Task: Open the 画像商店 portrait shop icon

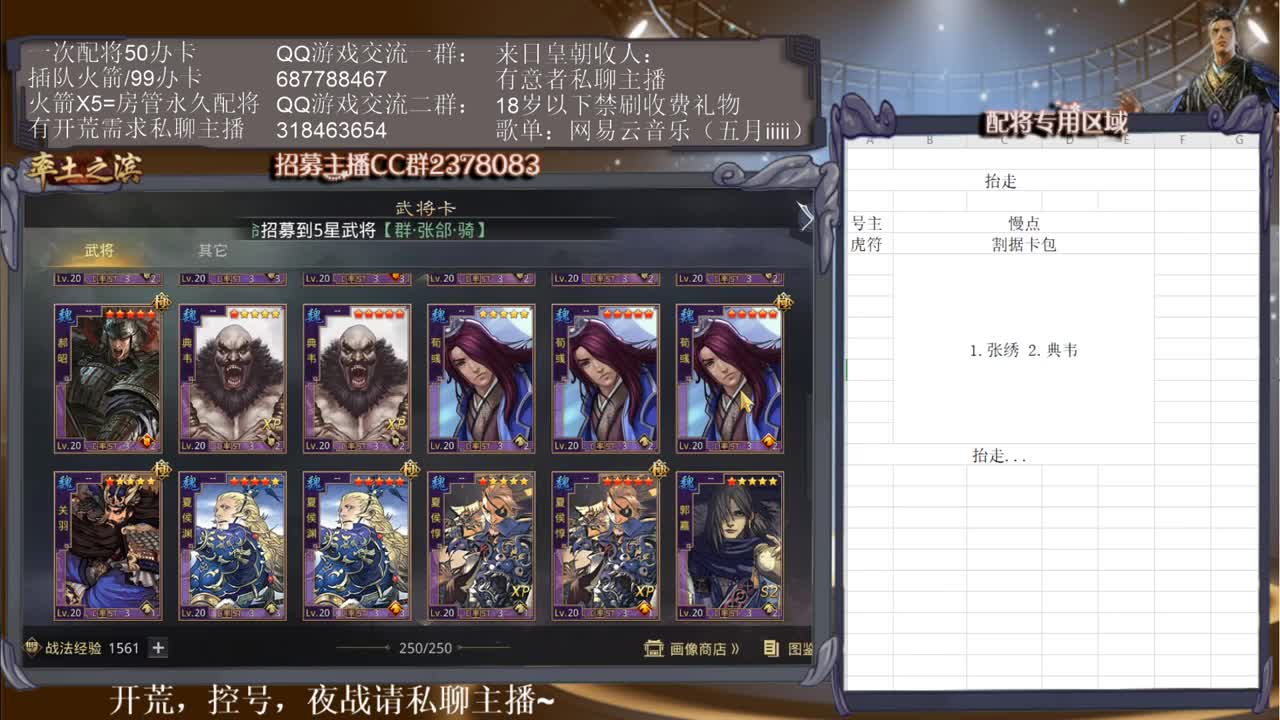Action: pyautogui.click(x=651, y=650)
